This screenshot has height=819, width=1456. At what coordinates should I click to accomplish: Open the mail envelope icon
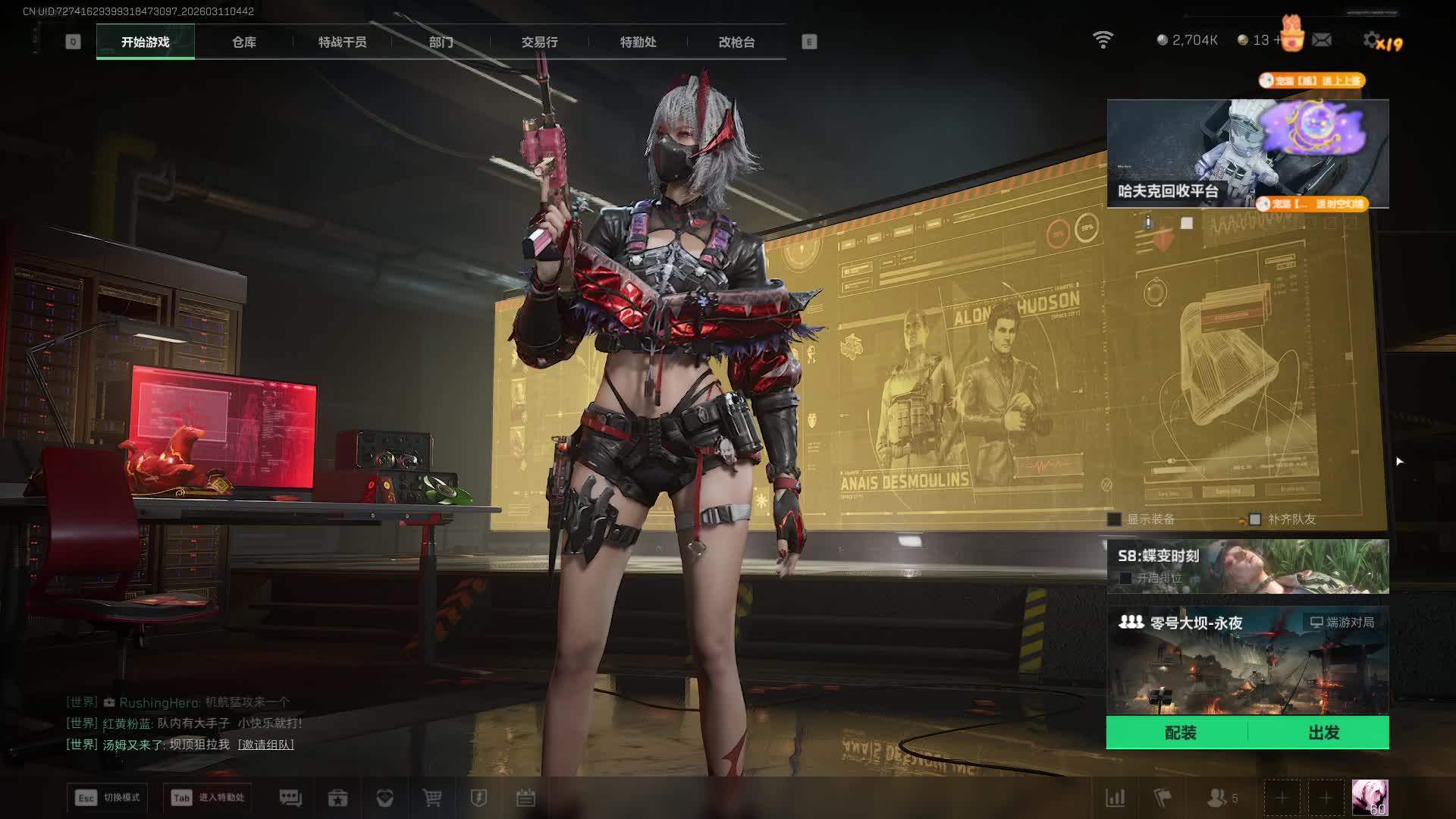point(1322,39)
